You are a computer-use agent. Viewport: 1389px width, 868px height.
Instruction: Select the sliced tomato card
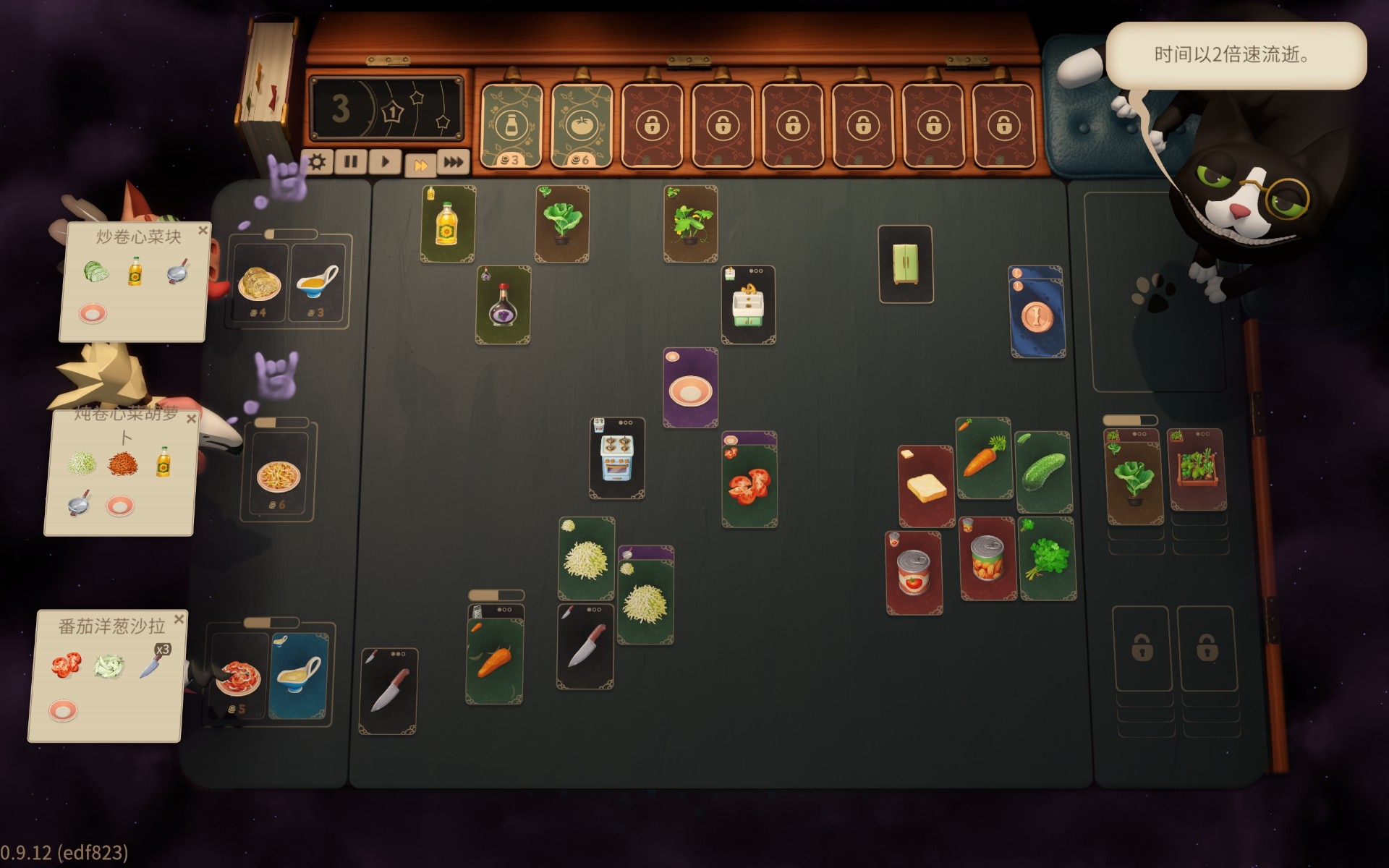[749, 483]
